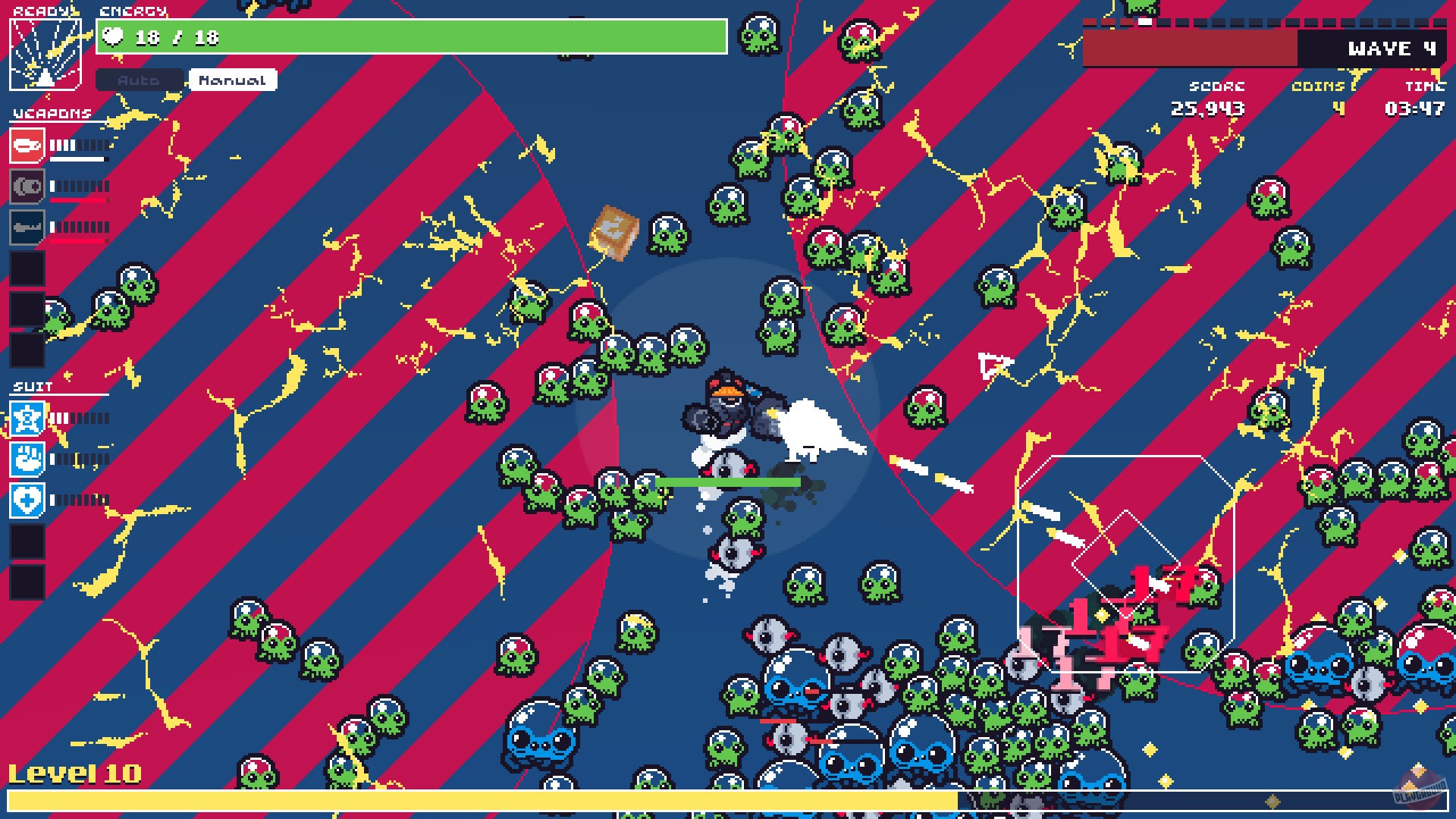Click the brown supply crate on the battlefield
Viewport: 1456px width, 819px height.
click(614, 231)
